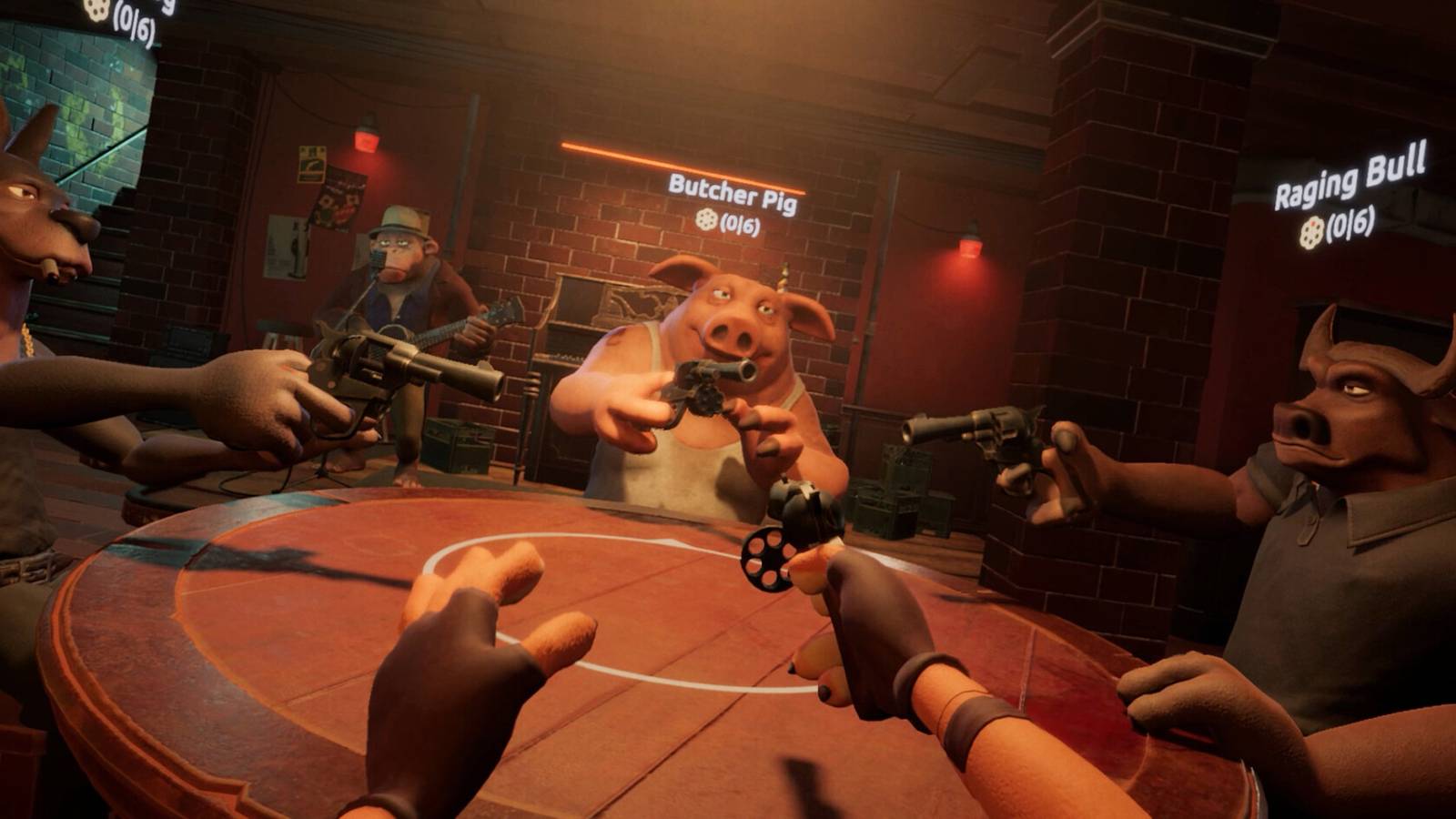Click the open cylinder of your own revolver

click(x=769, y=558)
